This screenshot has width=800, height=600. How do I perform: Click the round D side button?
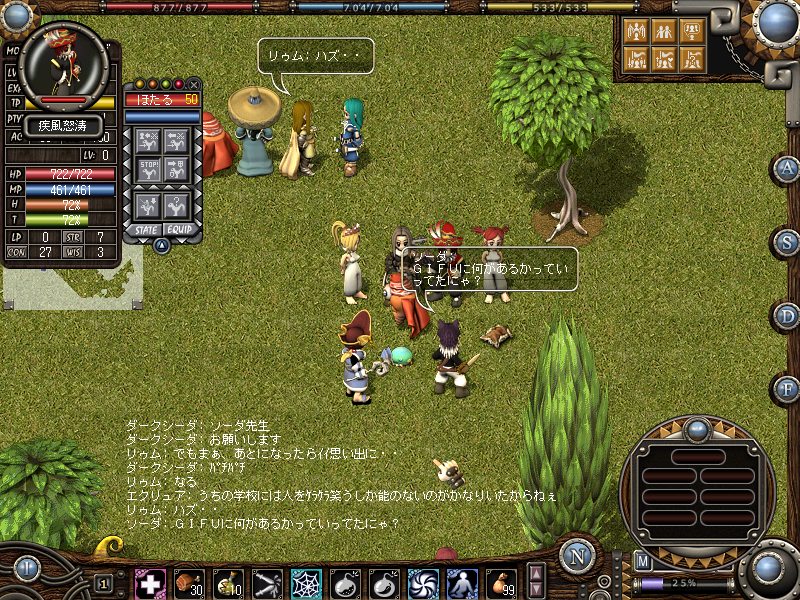pos(787,316)
